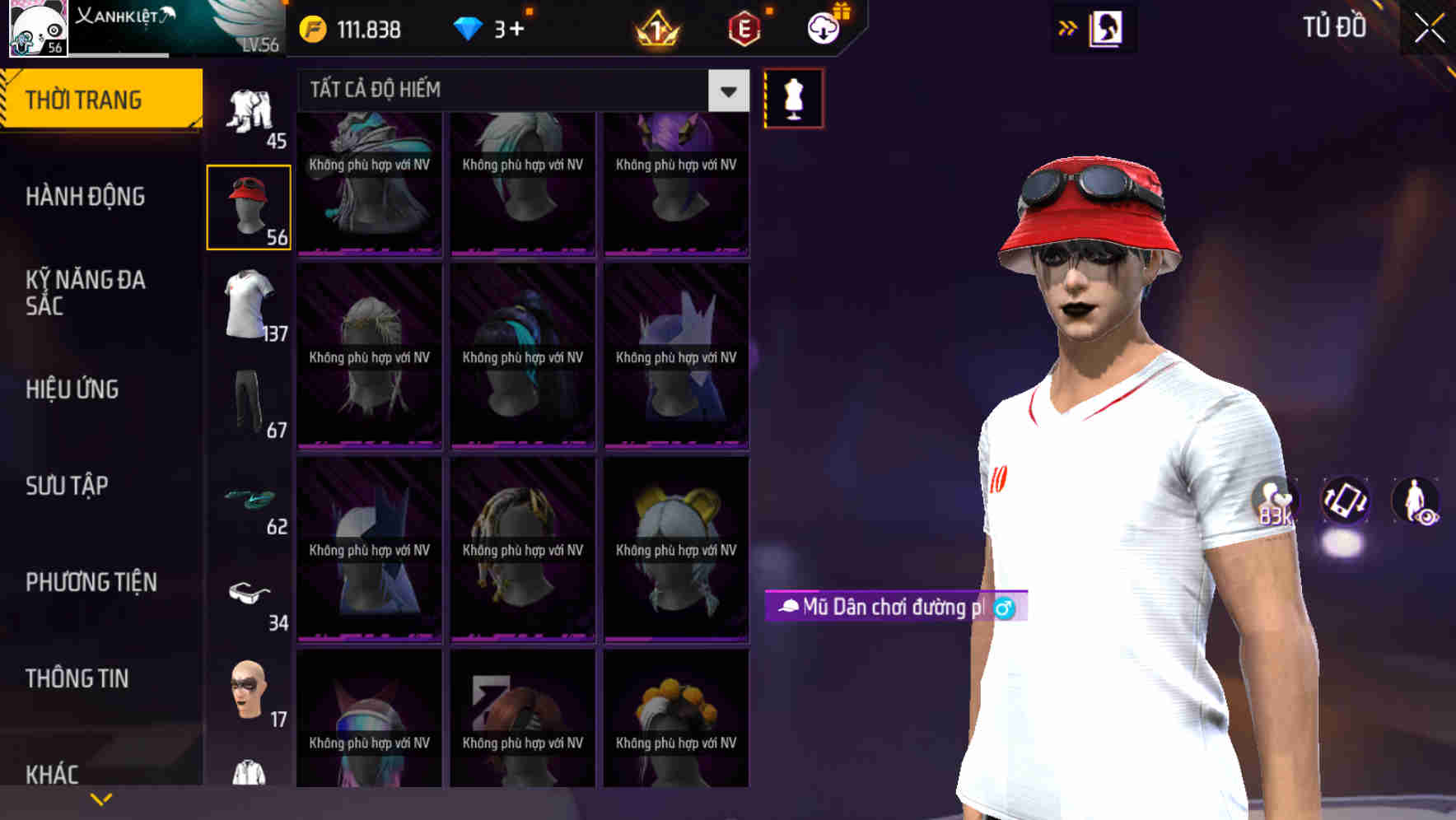
Task: Open the red E event badge
Action: [x=743, y=30]
